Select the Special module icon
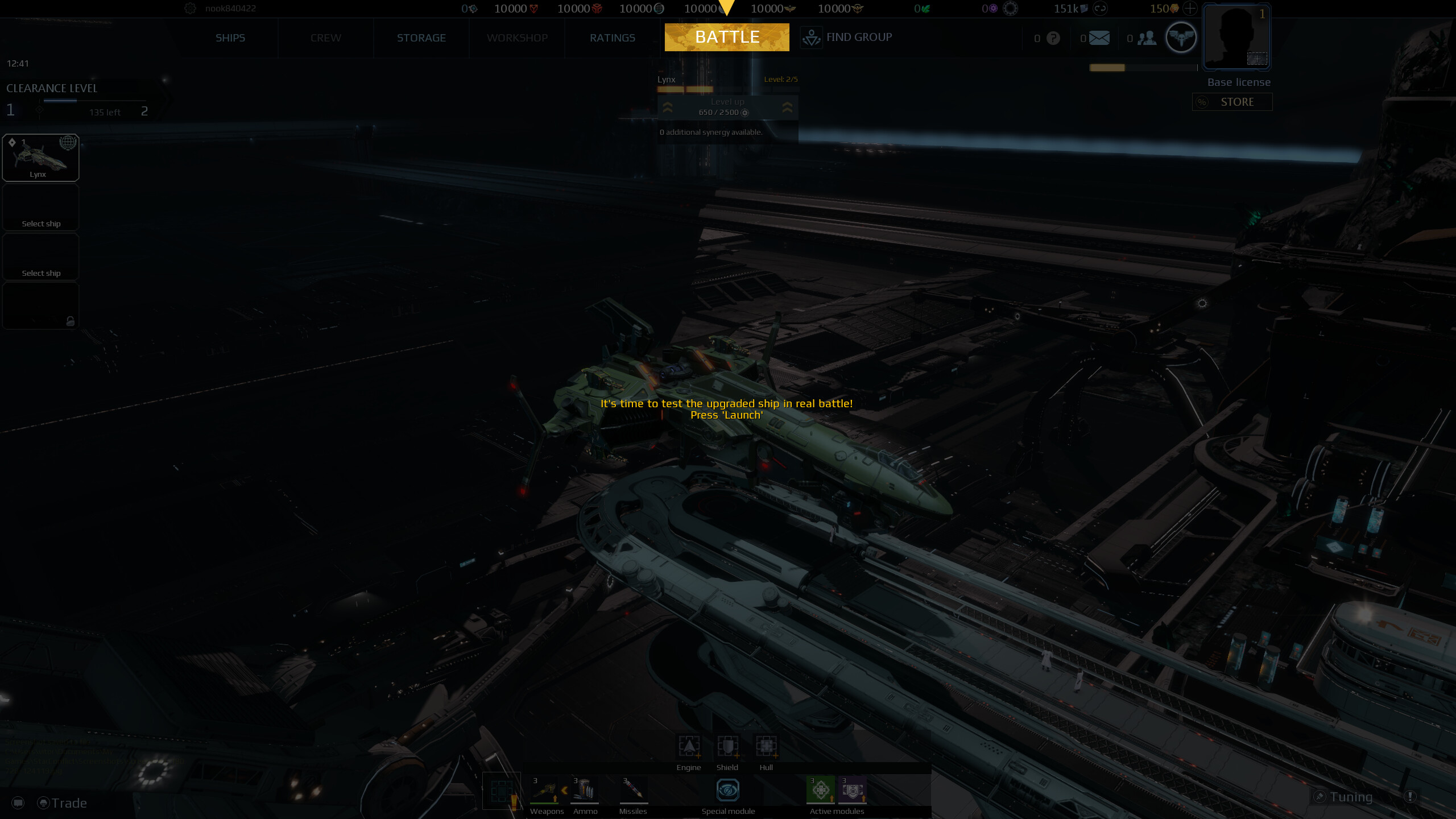The image size is (1456, 819). [x=728, y=791]
